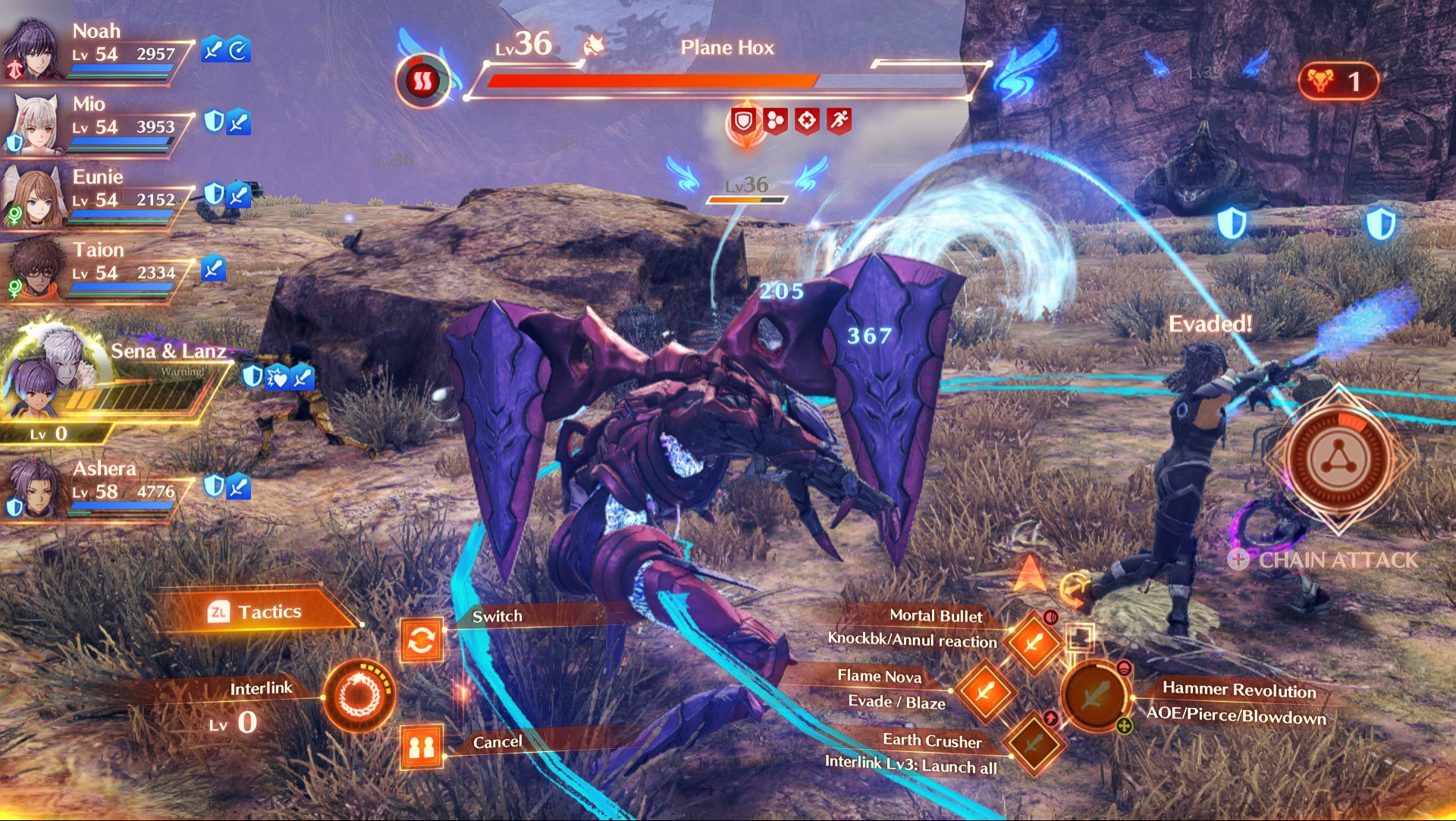This screenshot has height=821, width=1456.
Task: Click the blowdown cross badge on Hammer Revolution
Action: pyautogui.click(x=1123, y=724)
